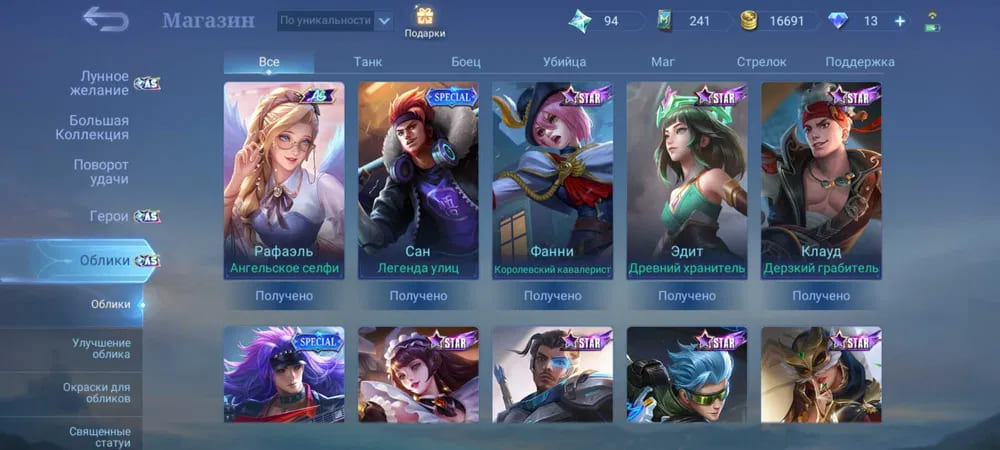The height and width of the screenshot is (450, 1000).
Task: View Эдит Древний хранитель skin
Action: click(x=686, y=180)
